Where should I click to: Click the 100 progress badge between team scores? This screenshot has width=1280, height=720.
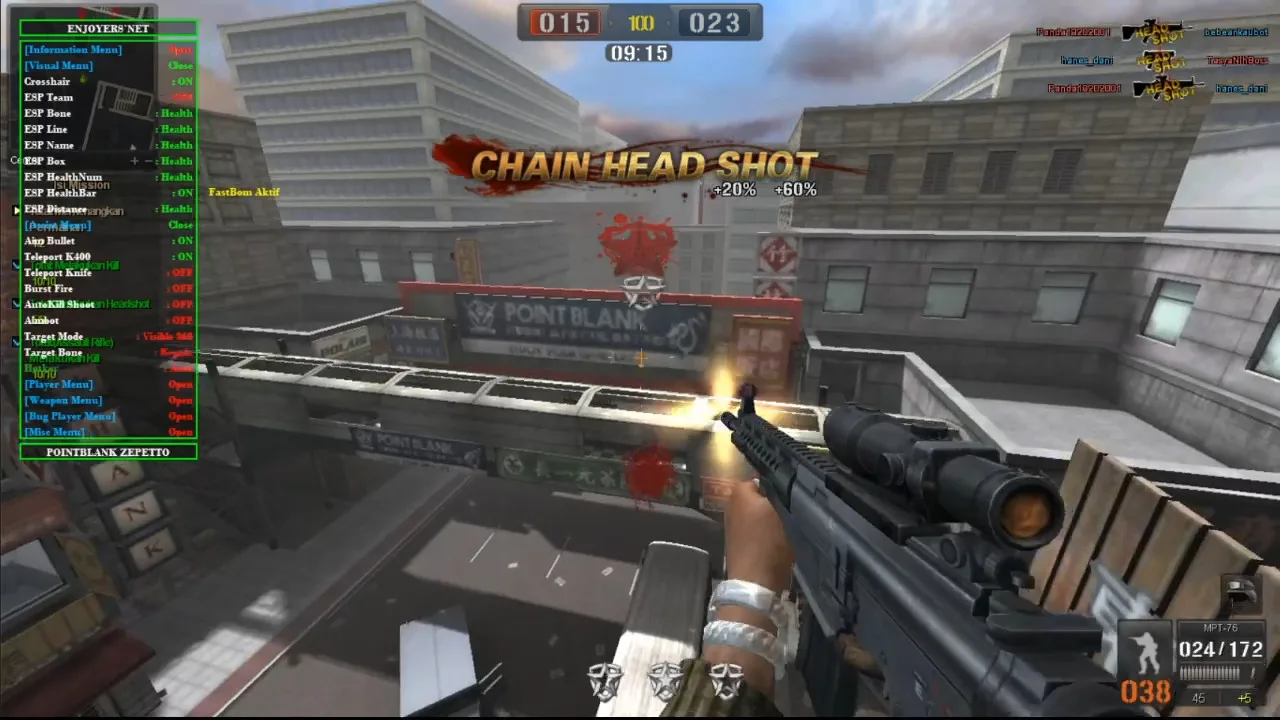pyautogui.click(x=640, y=23)
